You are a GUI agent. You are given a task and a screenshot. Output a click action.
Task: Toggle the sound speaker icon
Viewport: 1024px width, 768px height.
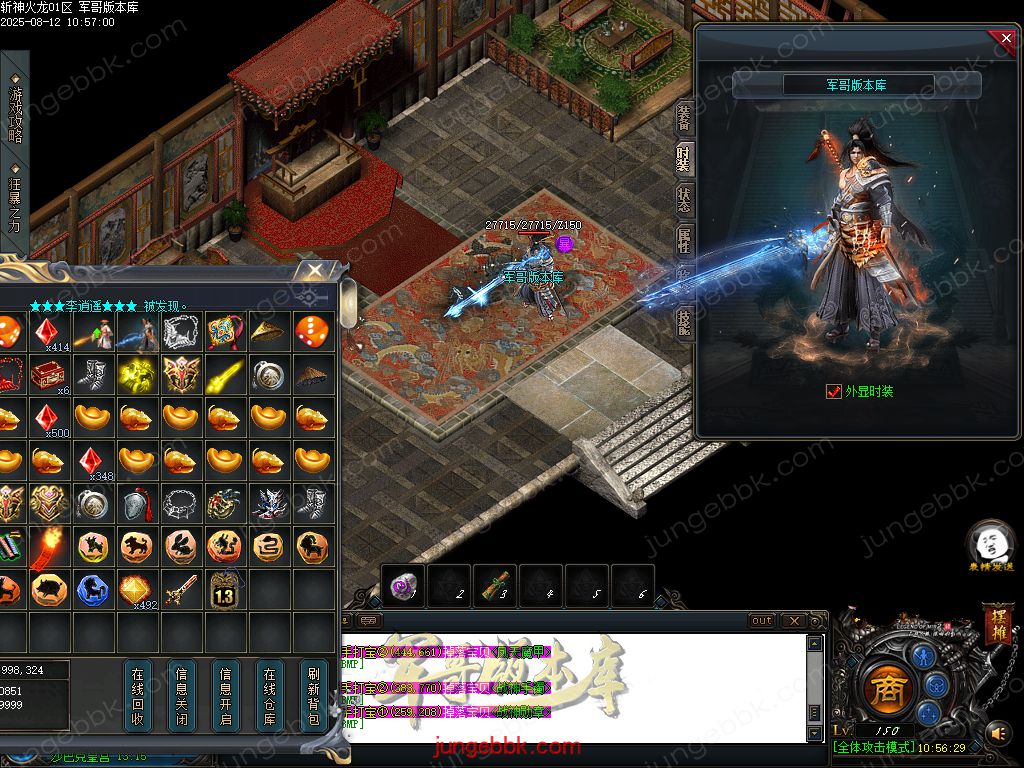998,734
